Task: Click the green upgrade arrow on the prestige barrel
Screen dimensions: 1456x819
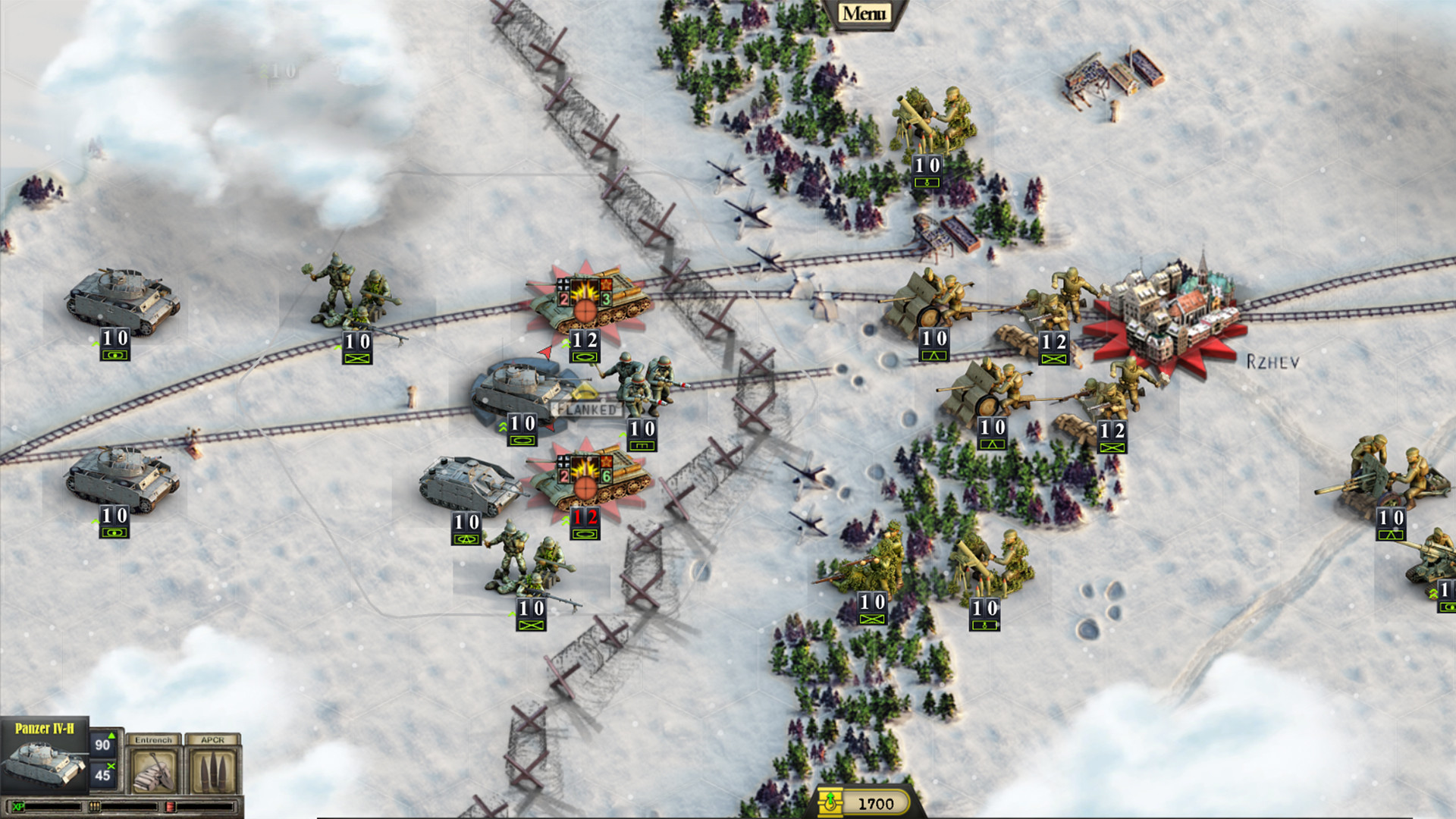Action: coord(830,796)
